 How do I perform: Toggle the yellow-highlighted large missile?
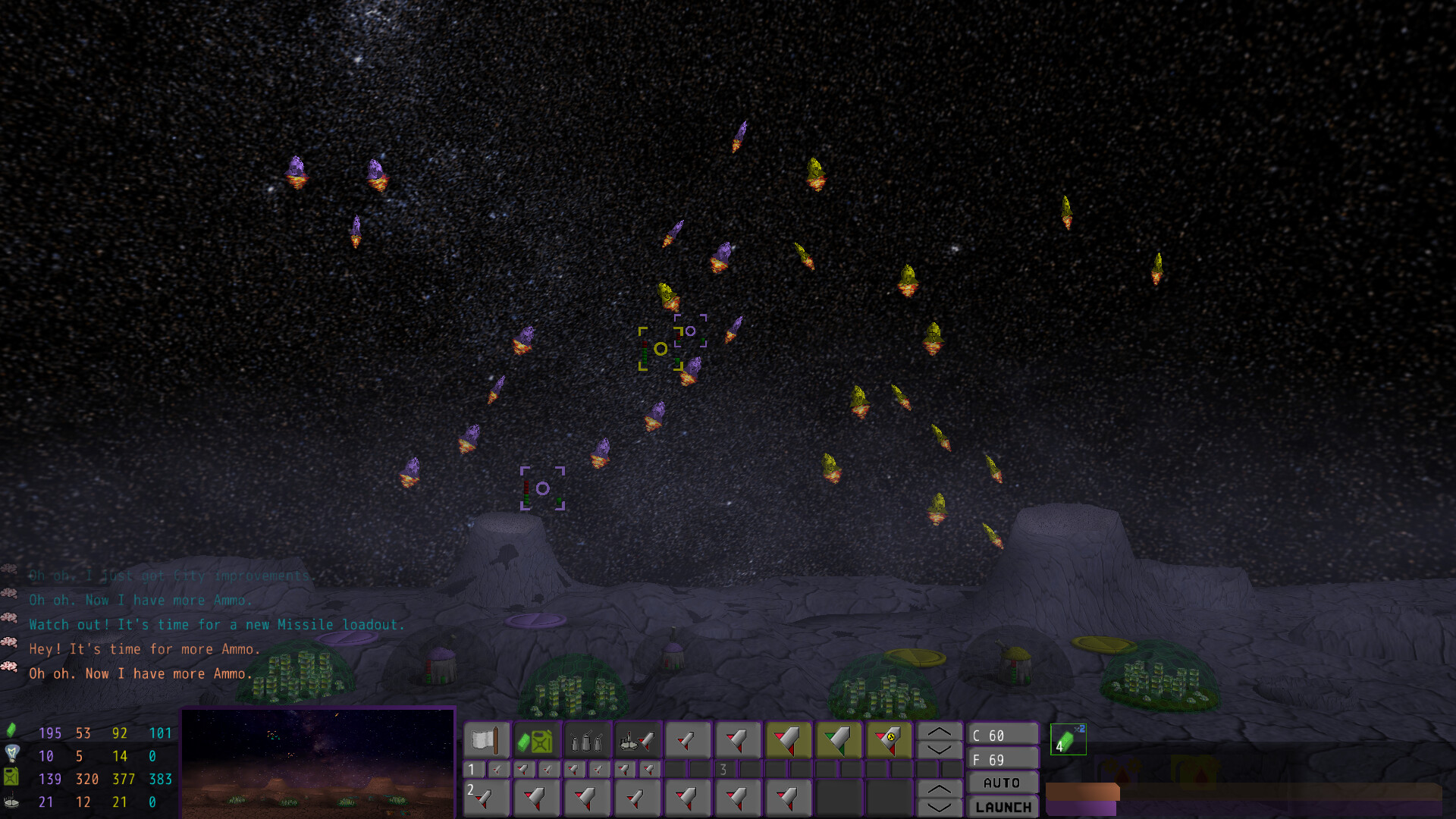click(x=789, y=738)
